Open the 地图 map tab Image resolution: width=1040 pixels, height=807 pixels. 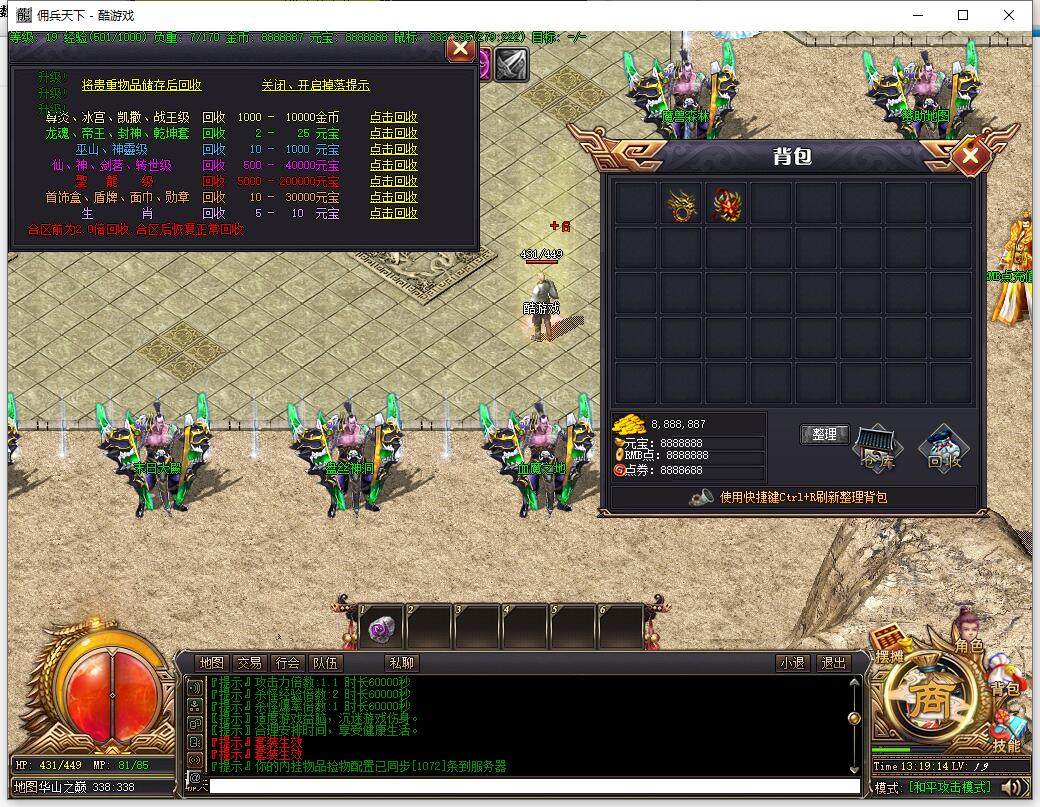click(211, 662)
